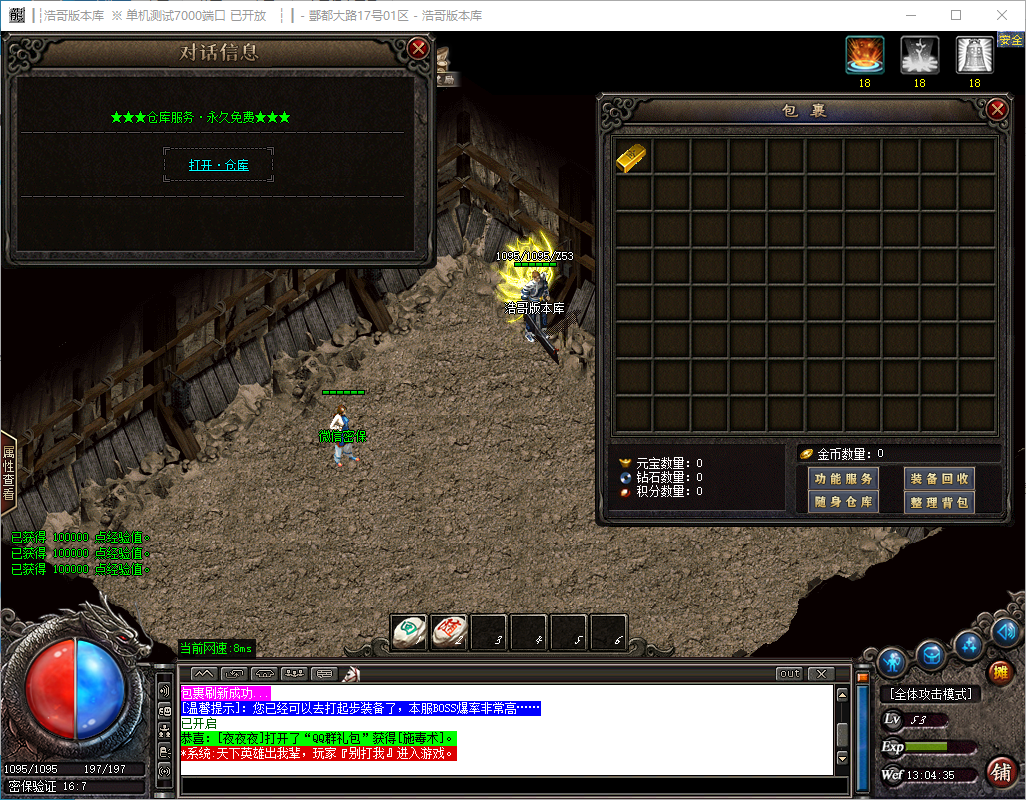1026x800 pixels.
Task: Select the grey tree buff icon
Action: tap(919, 56)
